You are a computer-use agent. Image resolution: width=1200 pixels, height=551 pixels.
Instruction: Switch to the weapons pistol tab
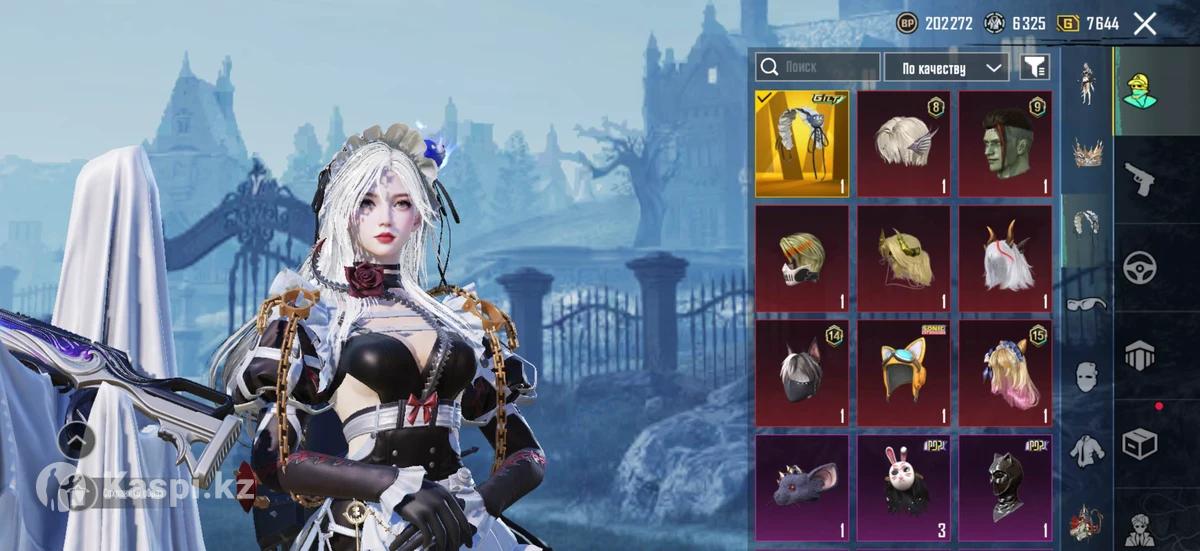click(1140, 181)
